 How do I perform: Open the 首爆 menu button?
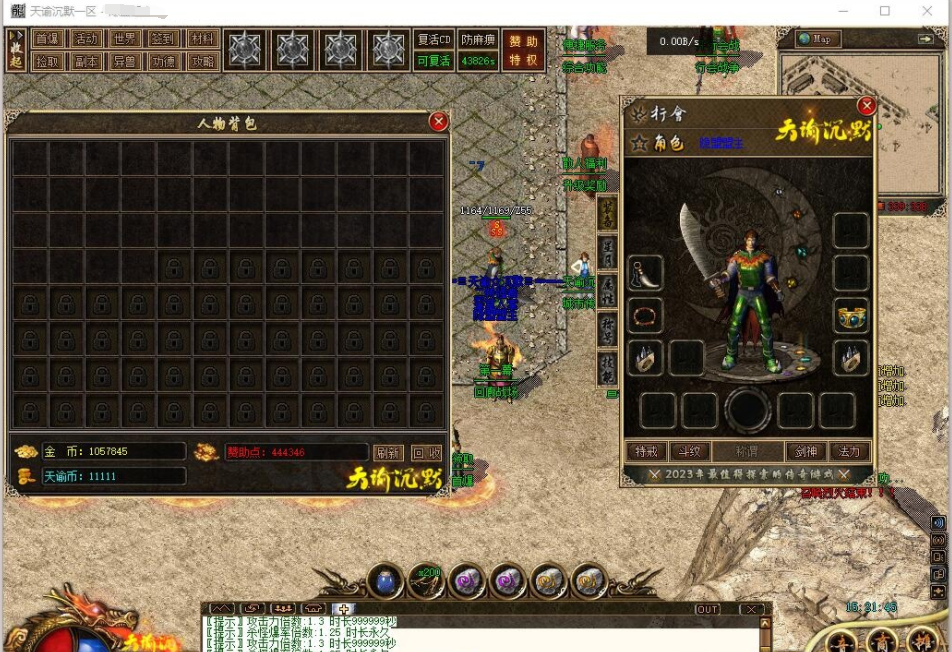46,39
